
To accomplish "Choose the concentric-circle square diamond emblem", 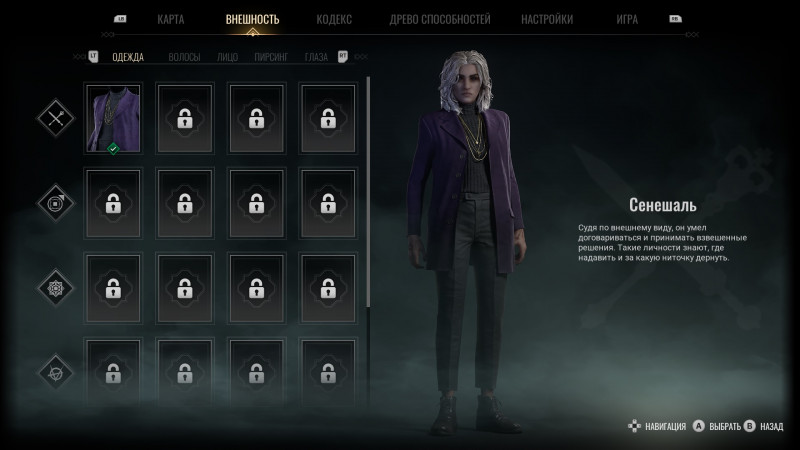I will pos(53,203).
